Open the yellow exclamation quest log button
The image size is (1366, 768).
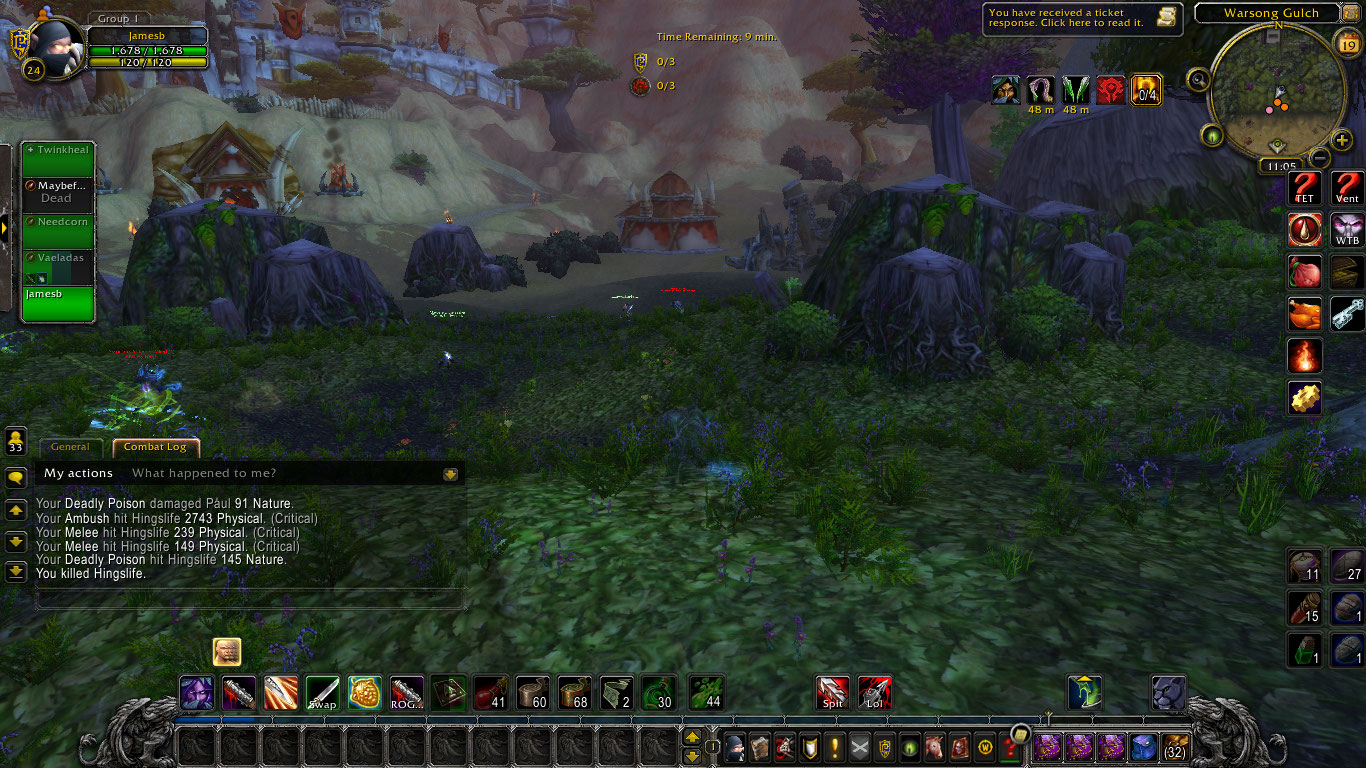pyautogui.click(x=835, y=747)
